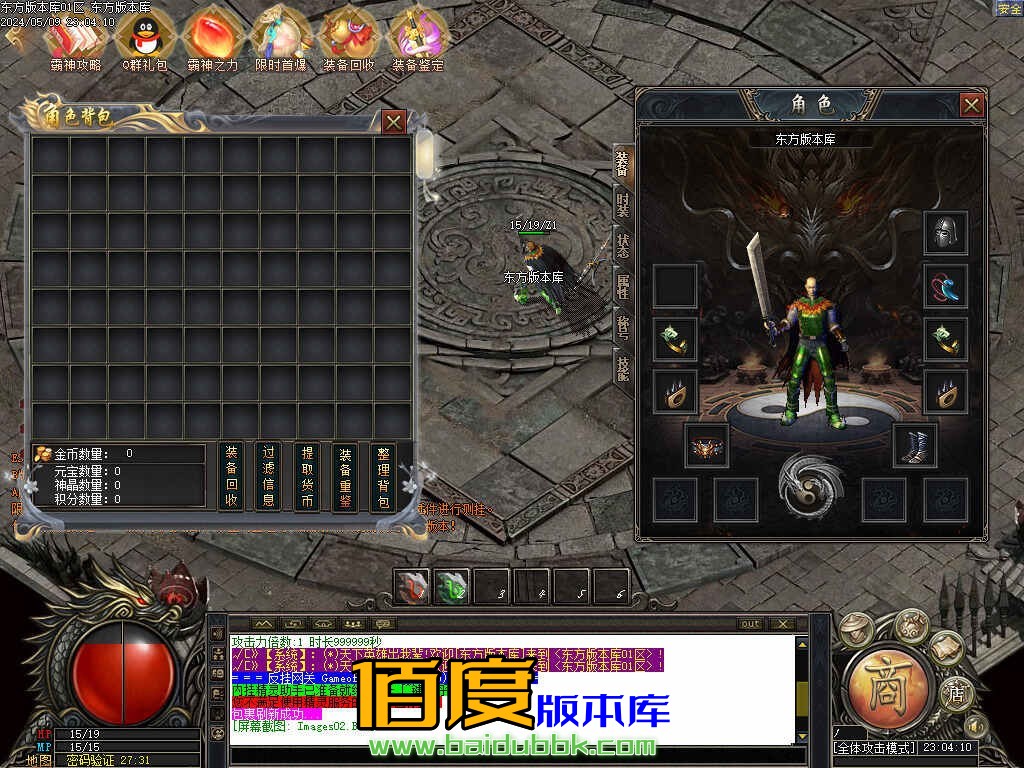
Task: Select the equipped helmet slot
Action: point(944,233)
